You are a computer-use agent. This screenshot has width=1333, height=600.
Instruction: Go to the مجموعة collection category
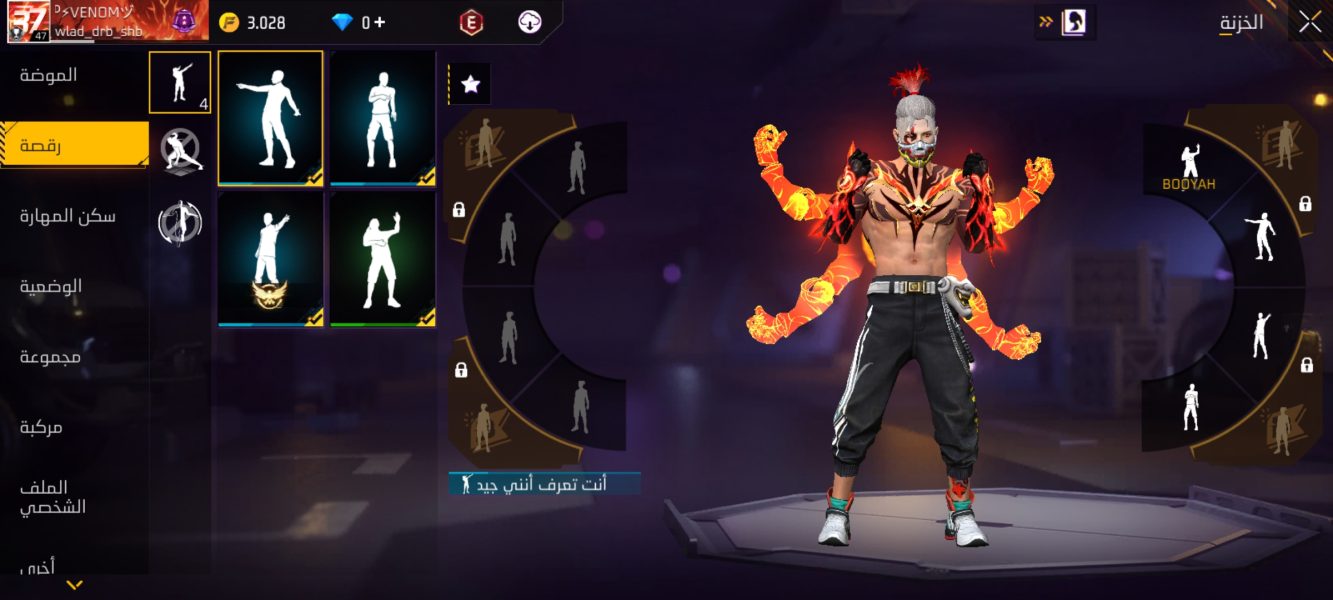50,357
